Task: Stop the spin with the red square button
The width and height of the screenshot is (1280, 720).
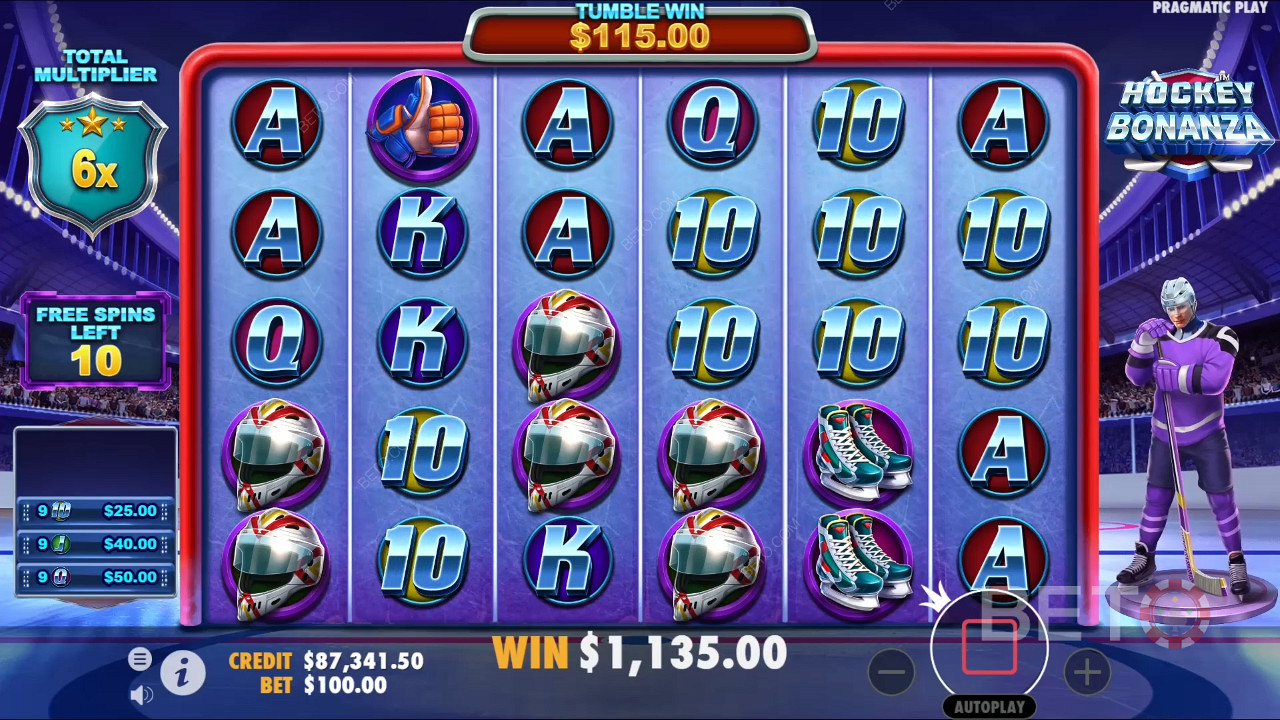Action: [989, 647]
